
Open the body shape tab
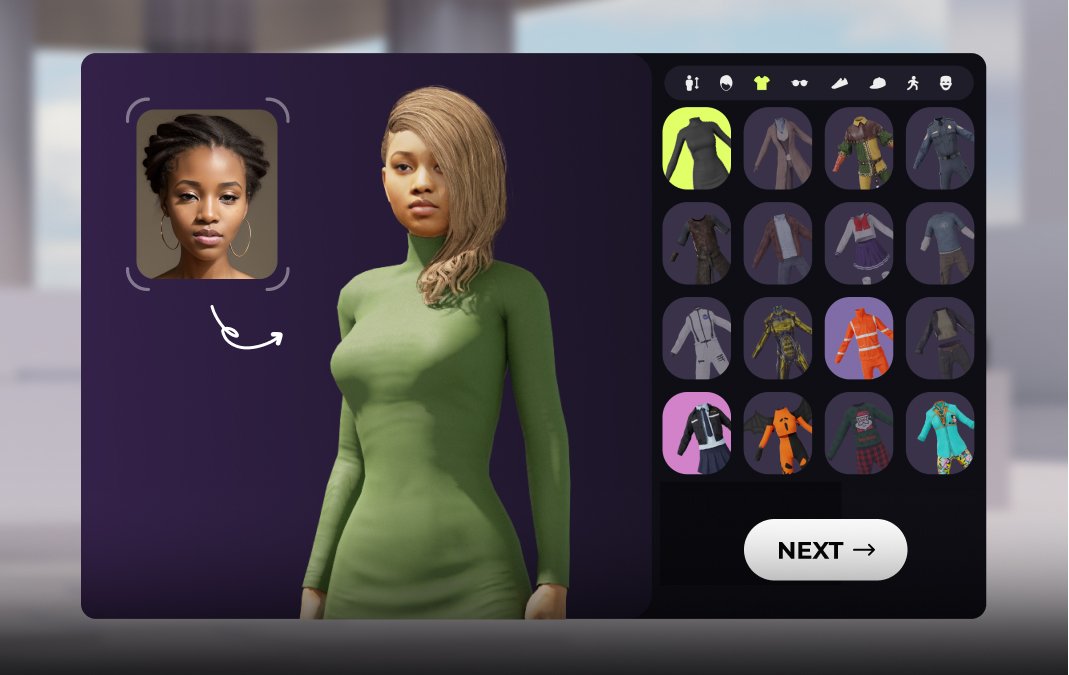coord(692,83)
